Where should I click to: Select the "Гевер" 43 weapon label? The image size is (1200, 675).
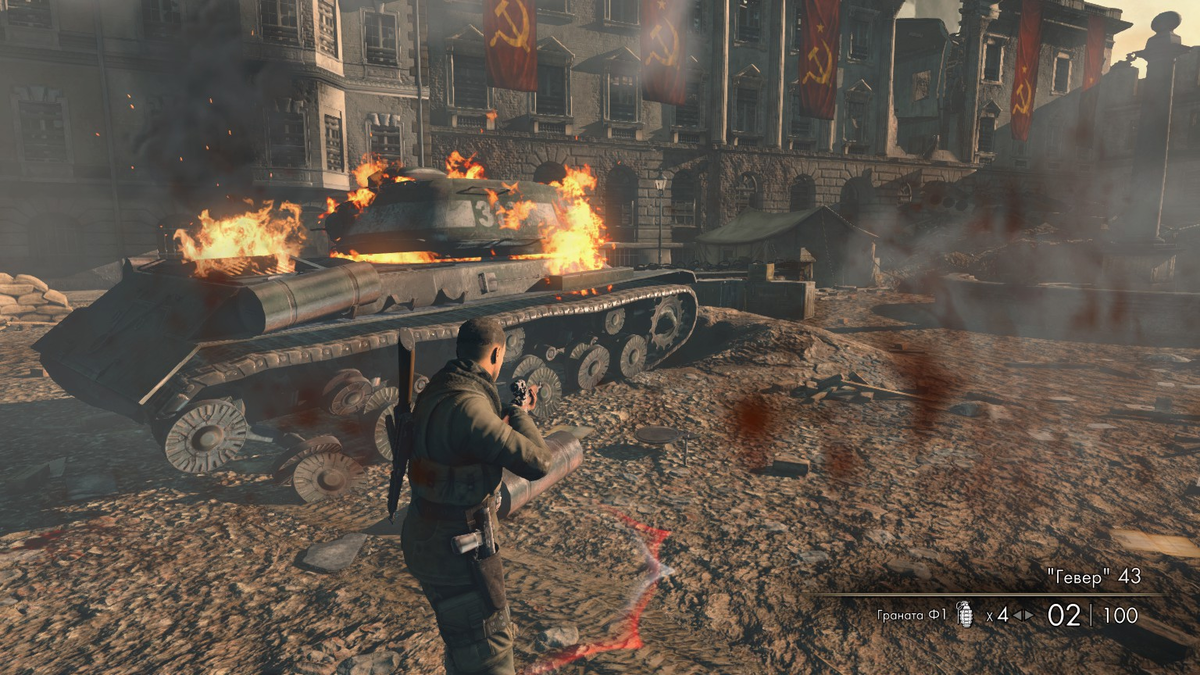tap(1093, 577)
